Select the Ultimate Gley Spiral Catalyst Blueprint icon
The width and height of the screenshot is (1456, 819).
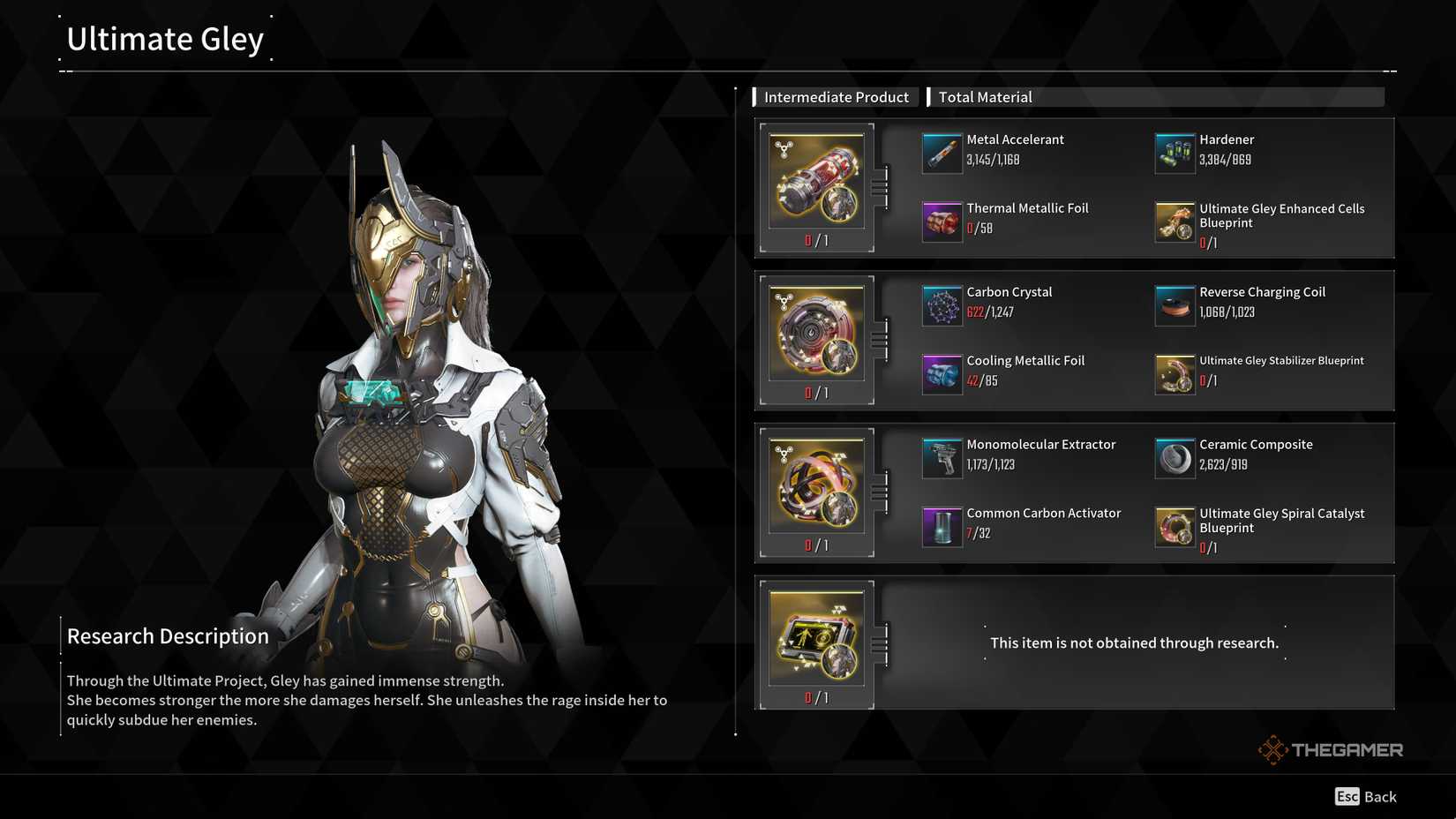[1174, 526]
